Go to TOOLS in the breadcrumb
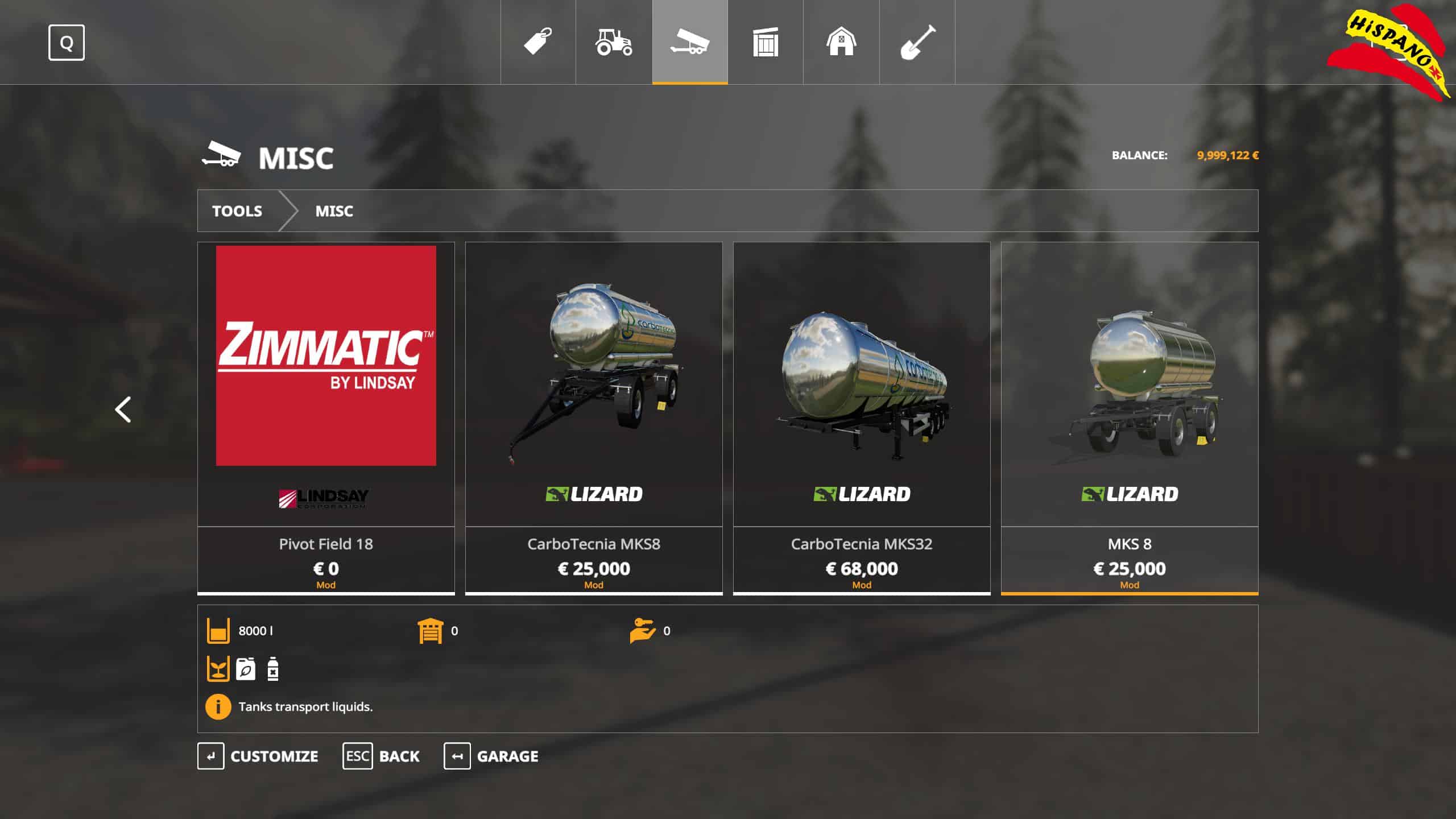The image size is (1456, 819). 237,211
